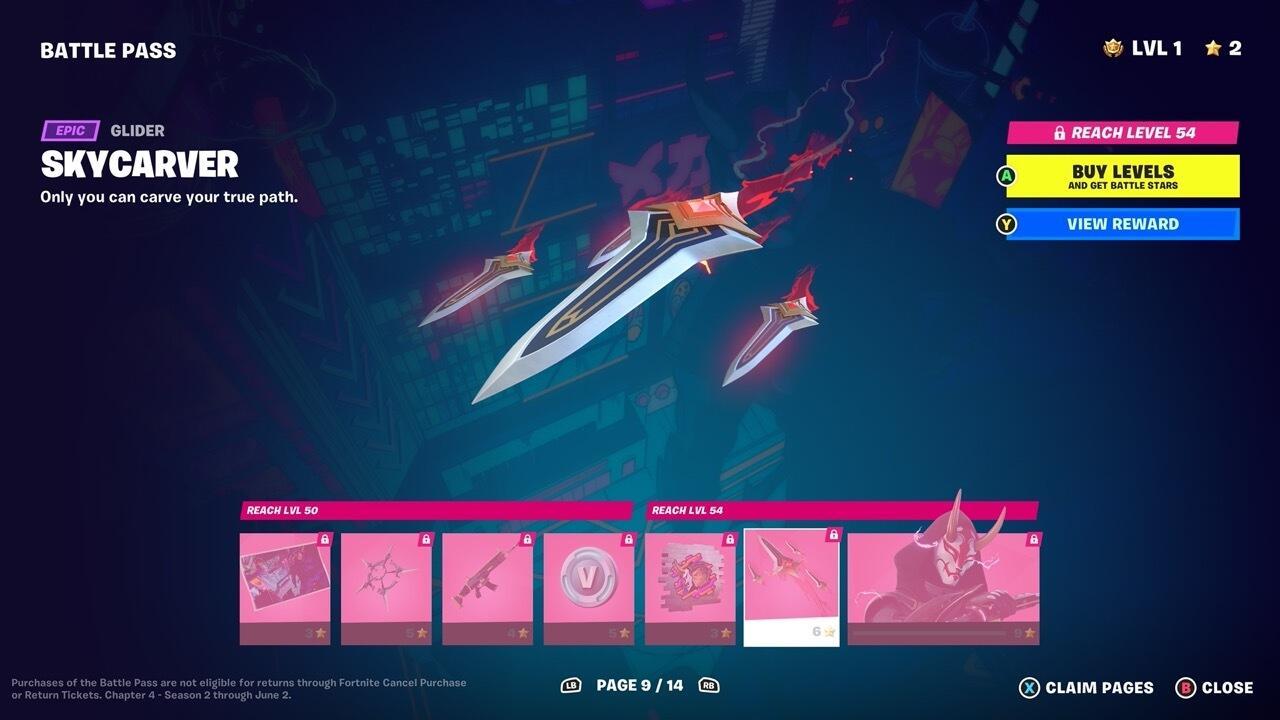
Task: Click the RB right bumper page icon
Action: [x=711, y=687]
